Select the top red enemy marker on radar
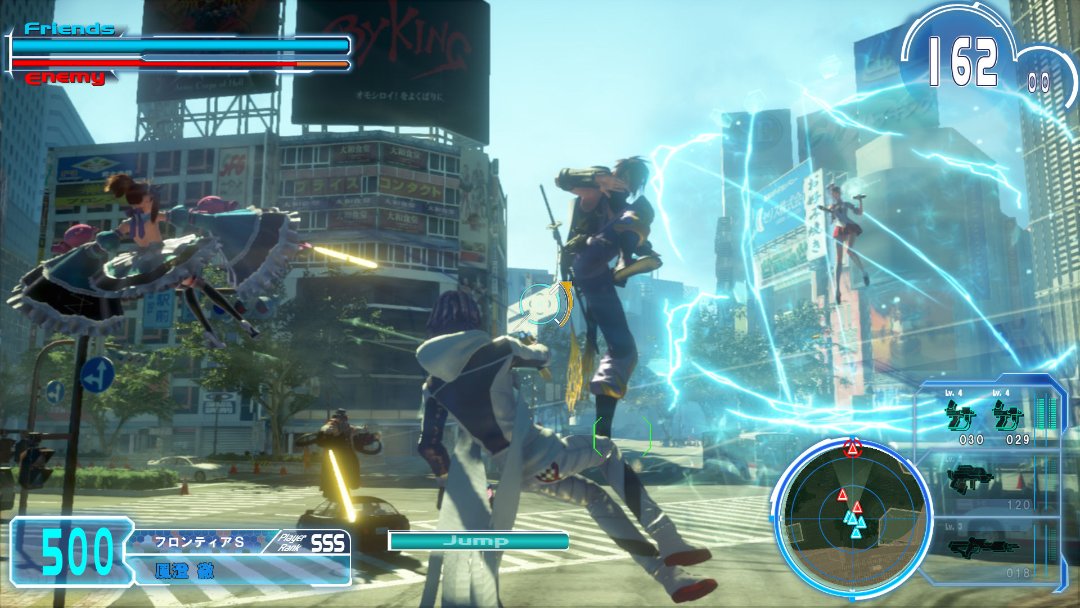1080x608 pixels. point(852,448)
